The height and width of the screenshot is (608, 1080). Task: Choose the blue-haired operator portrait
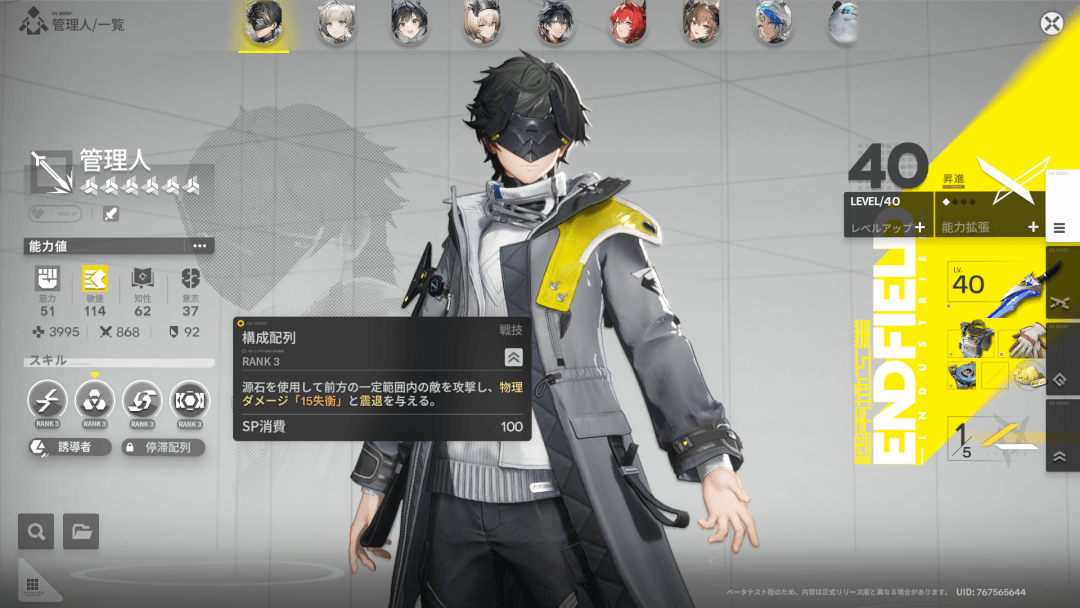pyautogui.click(x=771, y=23)
